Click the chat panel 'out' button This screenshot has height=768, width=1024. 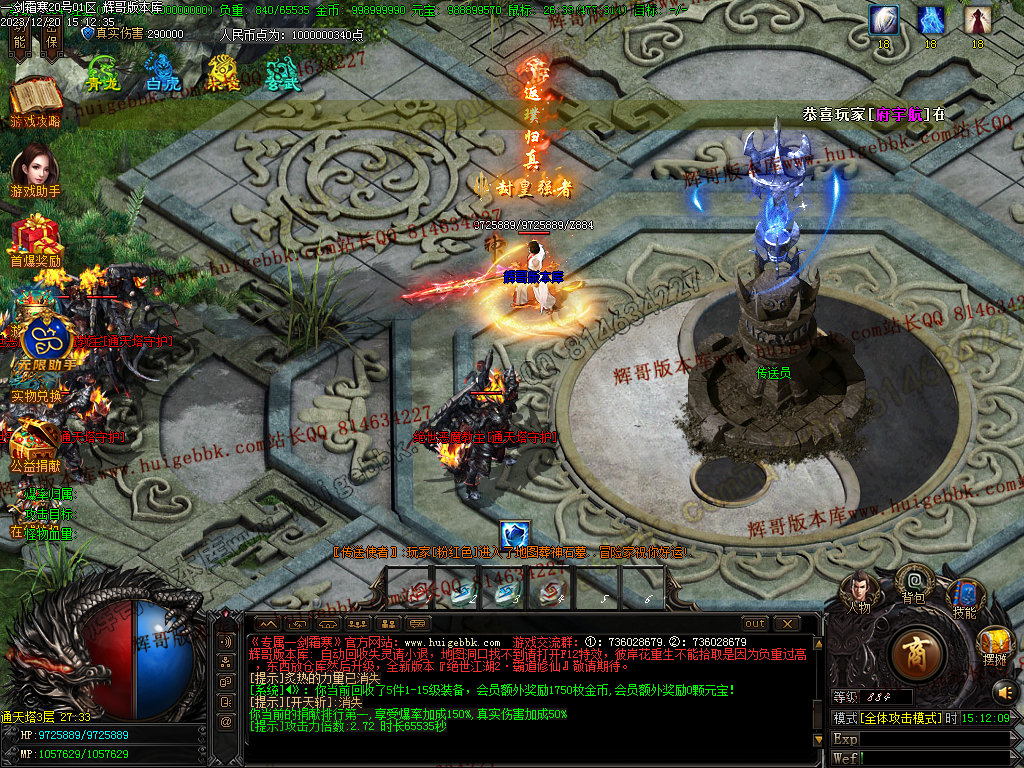(x=755, y=623)
